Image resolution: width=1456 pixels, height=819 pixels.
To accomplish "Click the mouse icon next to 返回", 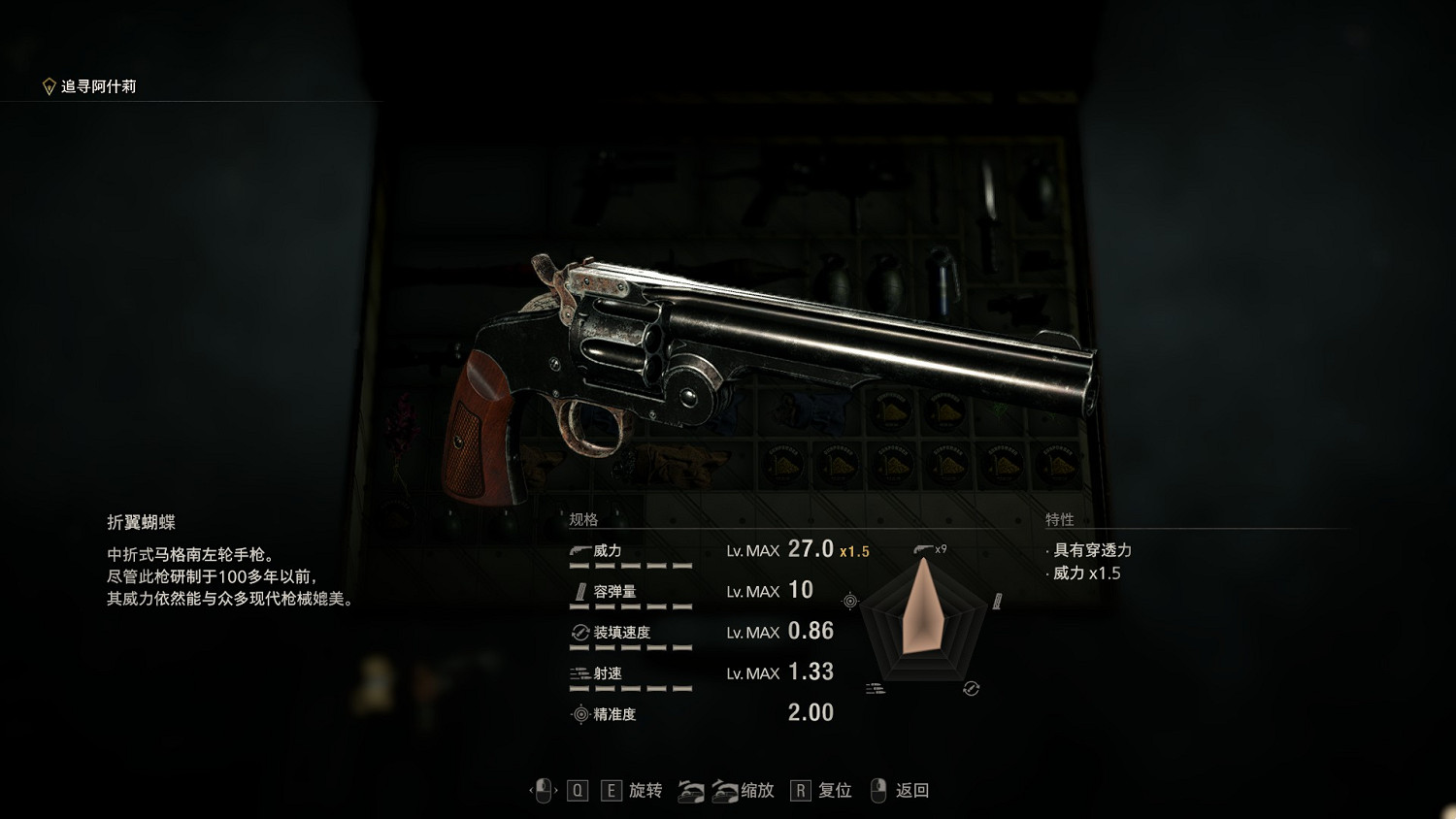I will click(x=877, y=792).
